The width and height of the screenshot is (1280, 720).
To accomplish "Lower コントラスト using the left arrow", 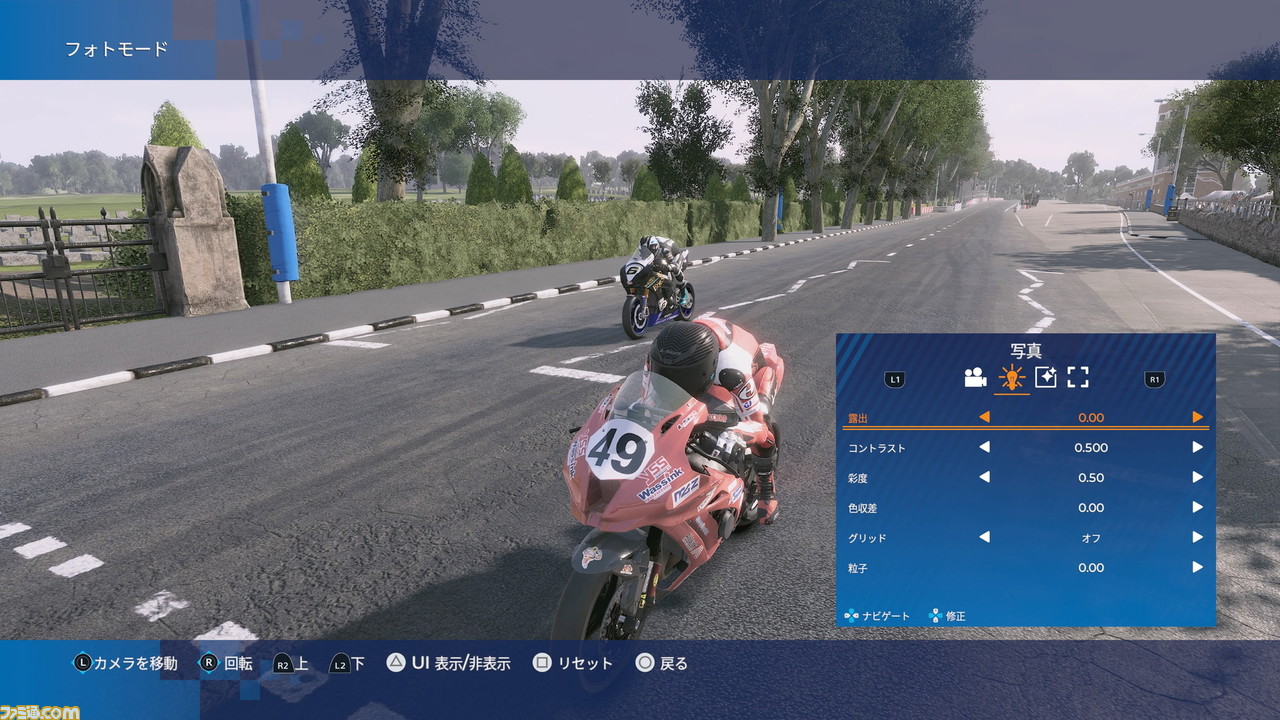I will pos(984,447).
